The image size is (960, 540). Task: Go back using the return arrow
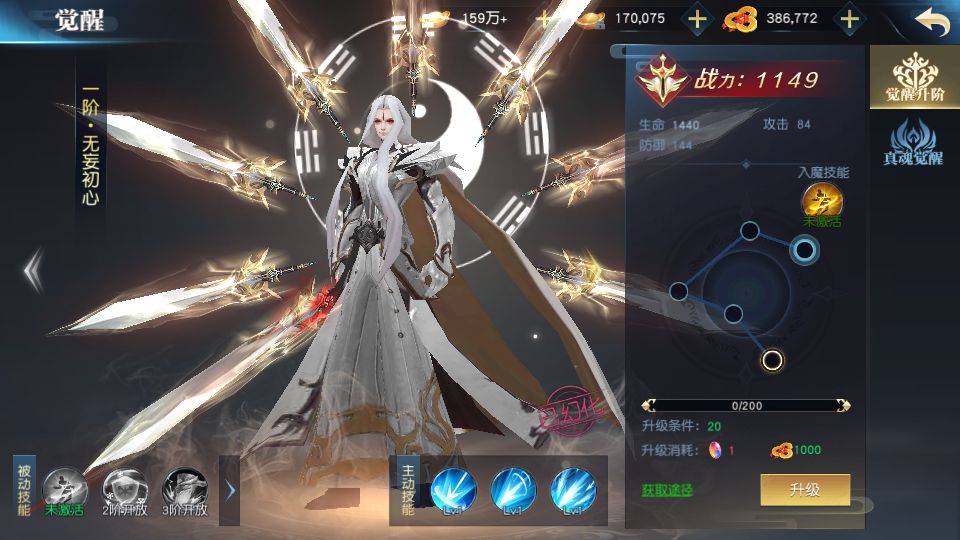tap(931, 21)
